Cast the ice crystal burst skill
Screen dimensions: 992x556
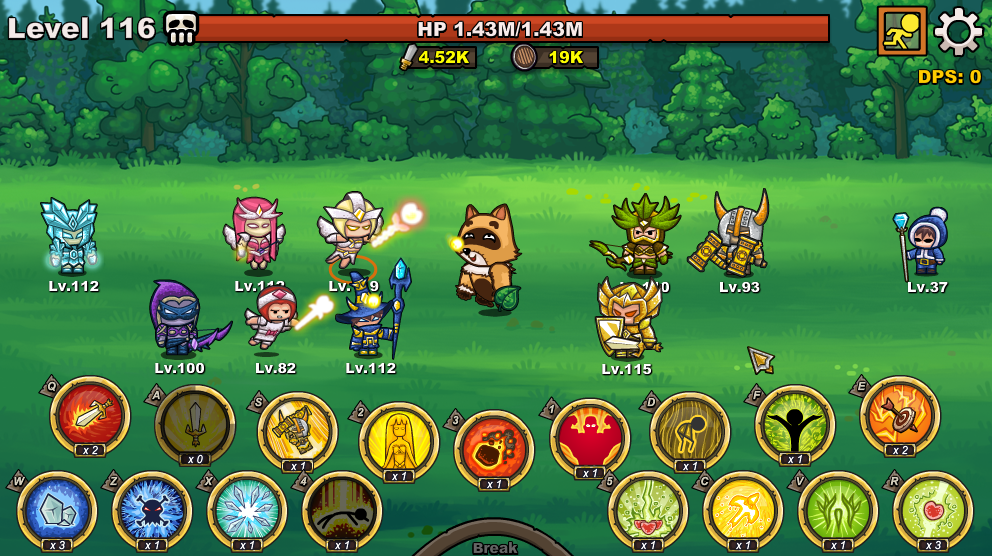pos(247,511)
